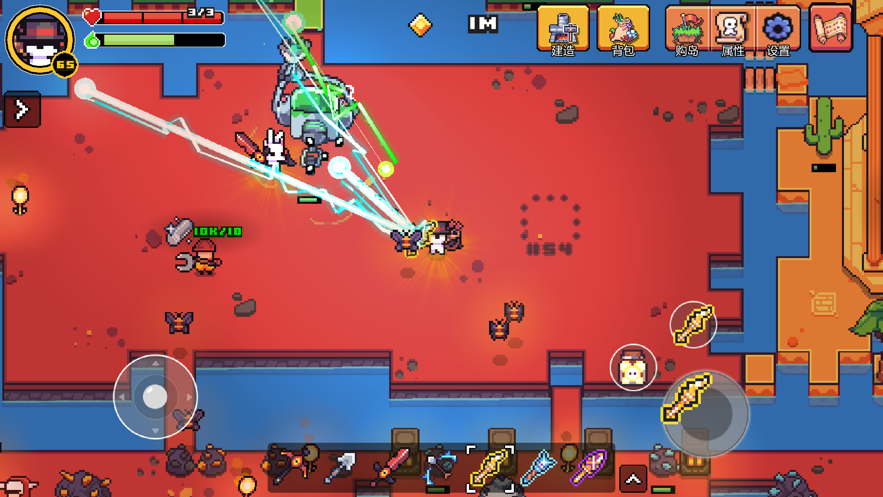Open the 设置 settings menu

click(778, 29)
